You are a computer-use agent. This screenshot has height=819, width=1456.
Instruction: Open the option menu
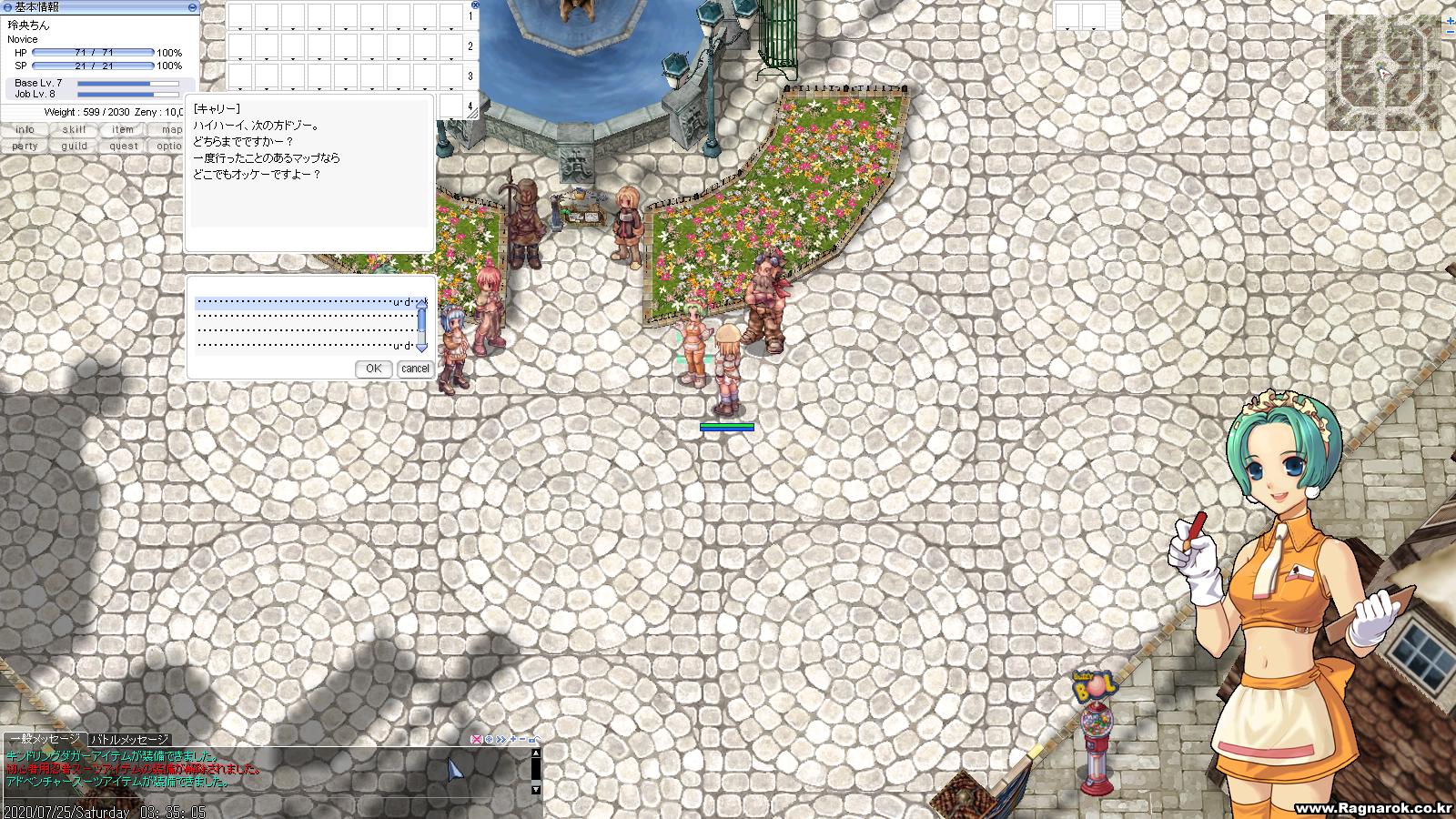[x=169, y=146]
